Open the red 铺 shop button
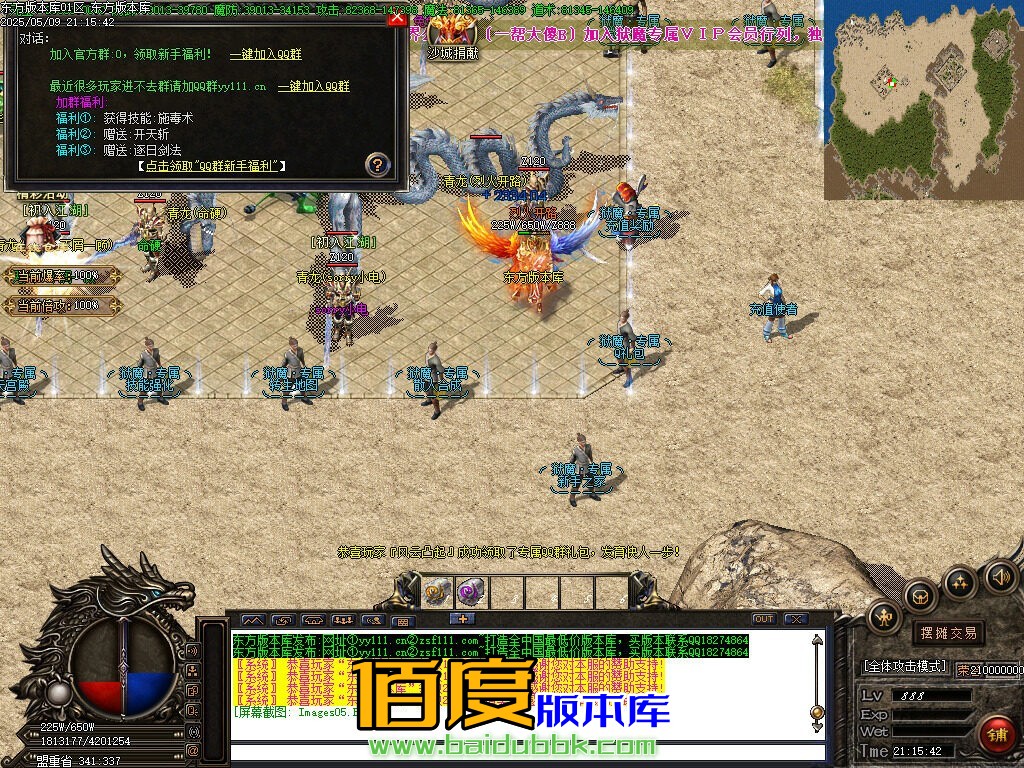Screen dimensions: 1024x768 995,735
